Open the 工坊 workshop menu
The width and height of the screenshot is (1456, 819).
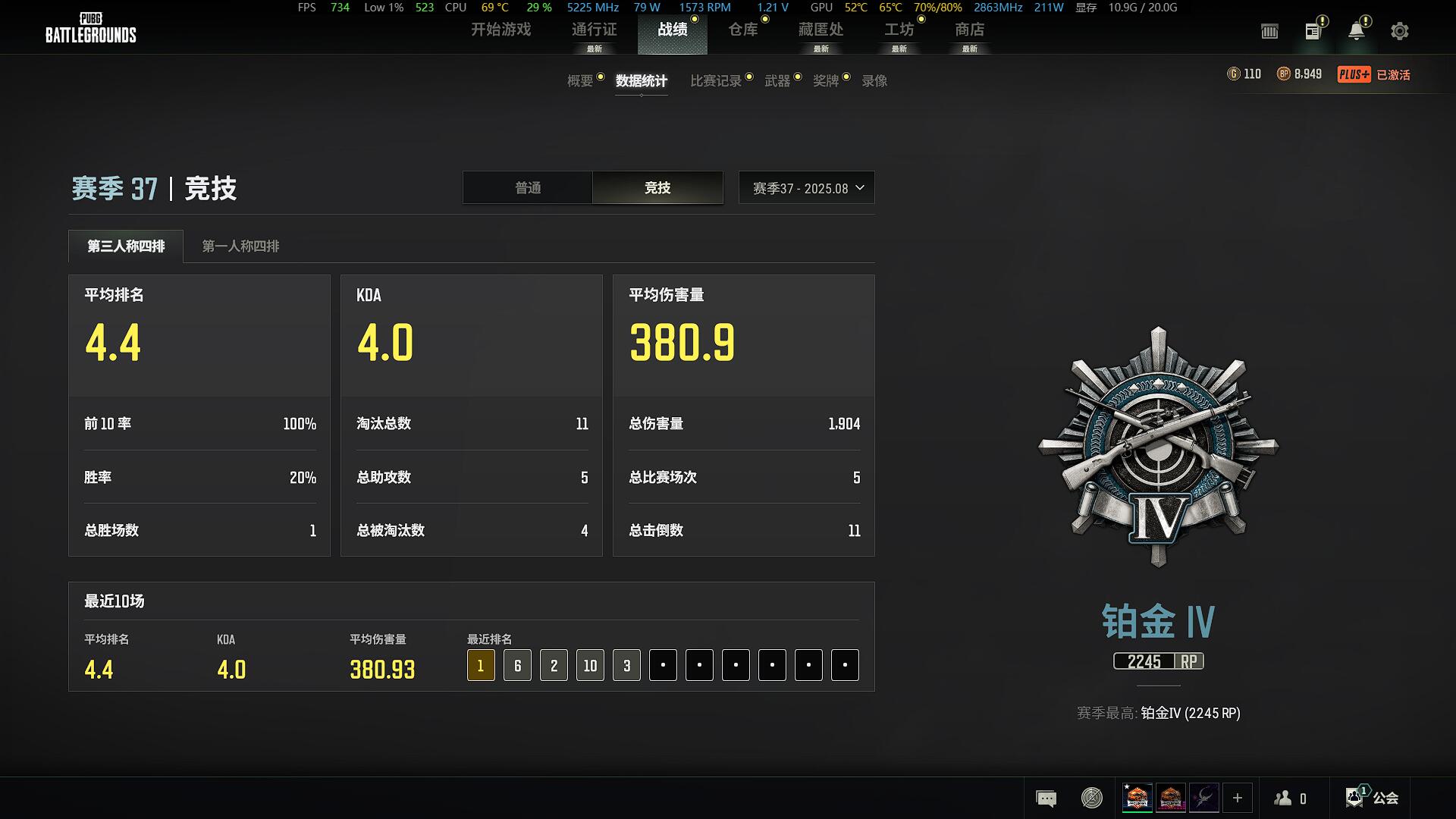(x=899, y=30)
